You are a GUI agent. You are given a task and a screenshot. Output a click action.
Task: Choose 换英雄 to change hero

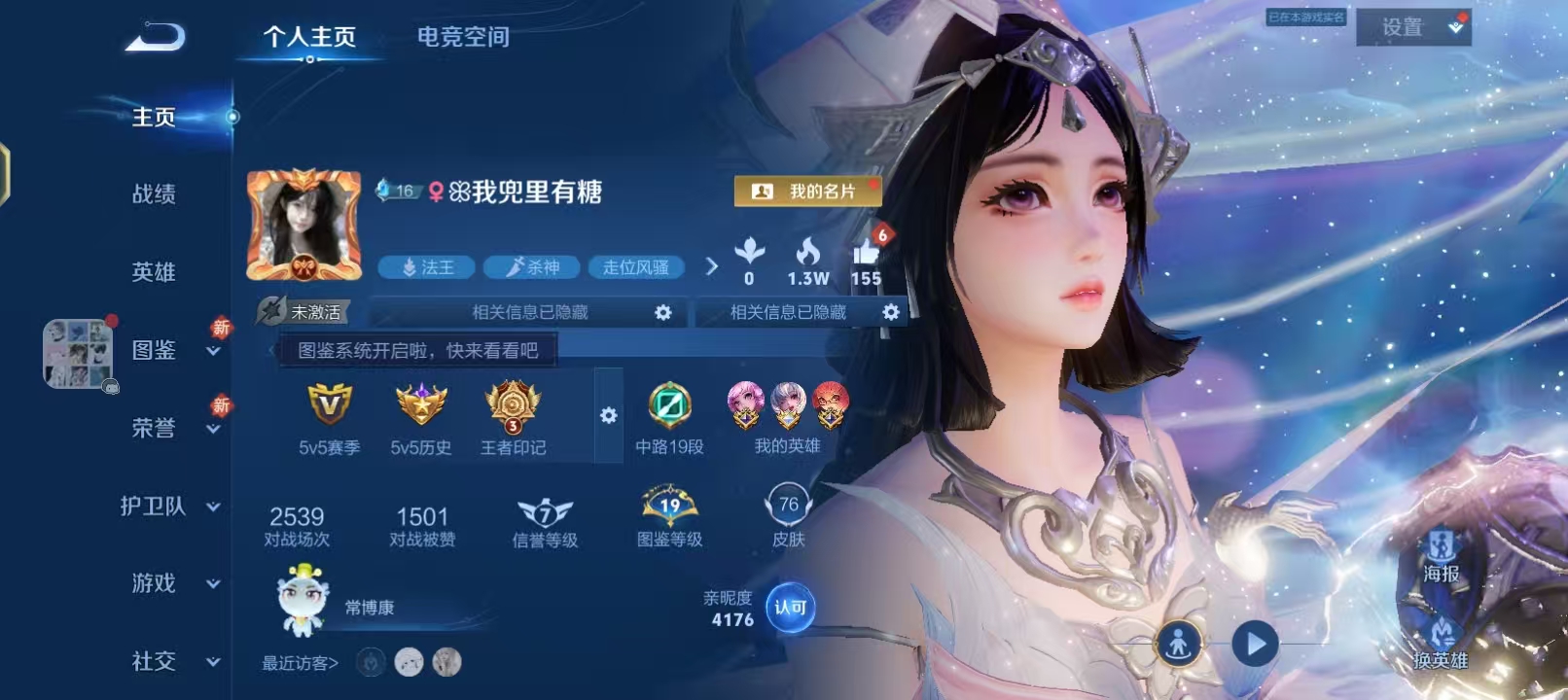tap(1441, 644)
